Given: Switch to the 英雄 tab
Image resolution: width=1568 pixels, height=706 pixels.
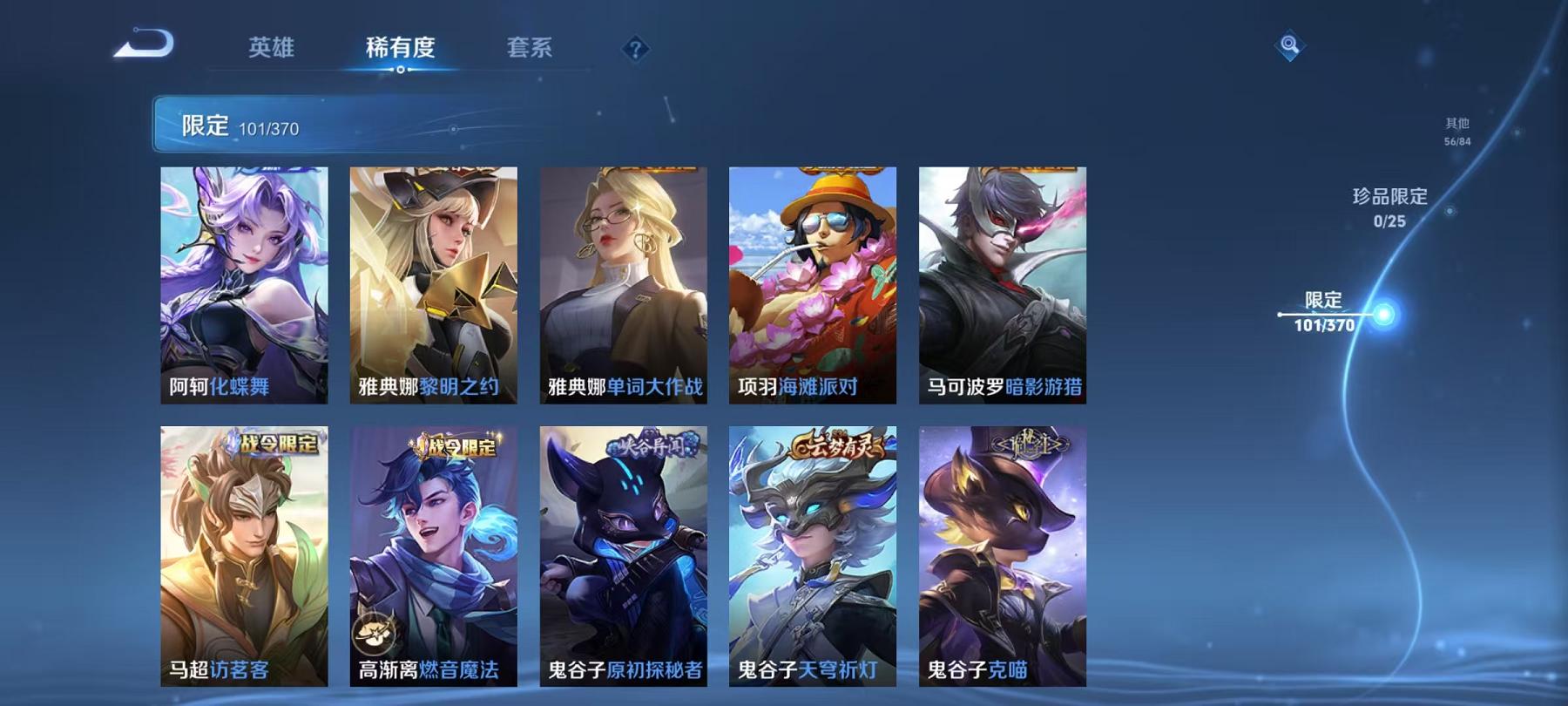Looking at the screenshot, I should coord(272,49).
